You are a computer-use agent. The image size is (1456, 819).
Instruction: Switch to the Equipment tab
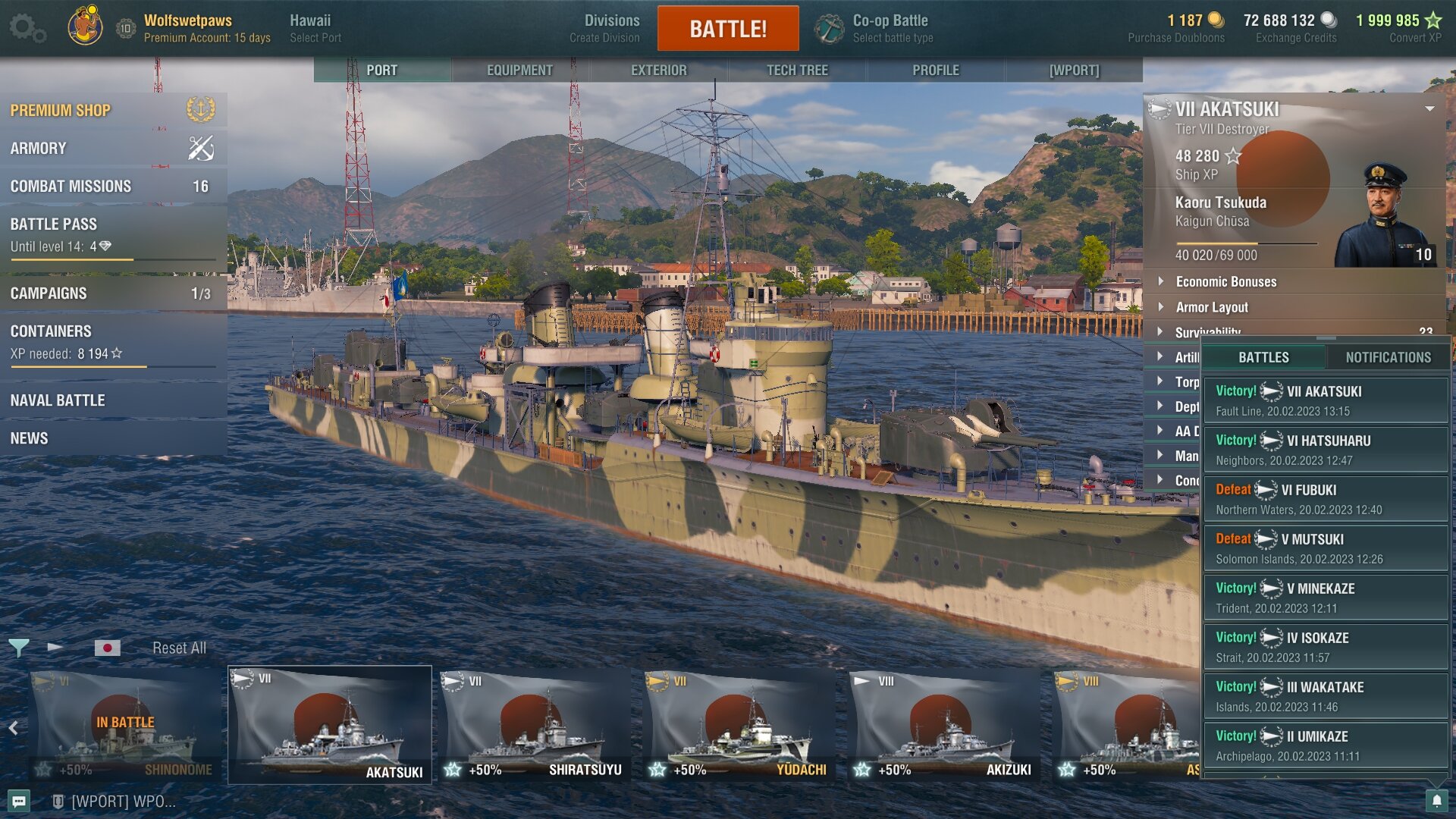tap(519, 70)
